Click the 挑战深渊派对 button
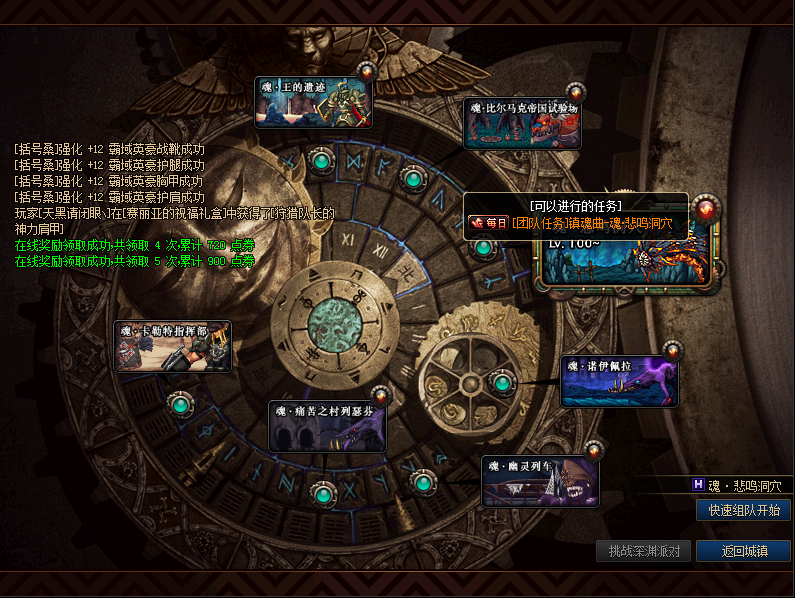 point(643,551)
